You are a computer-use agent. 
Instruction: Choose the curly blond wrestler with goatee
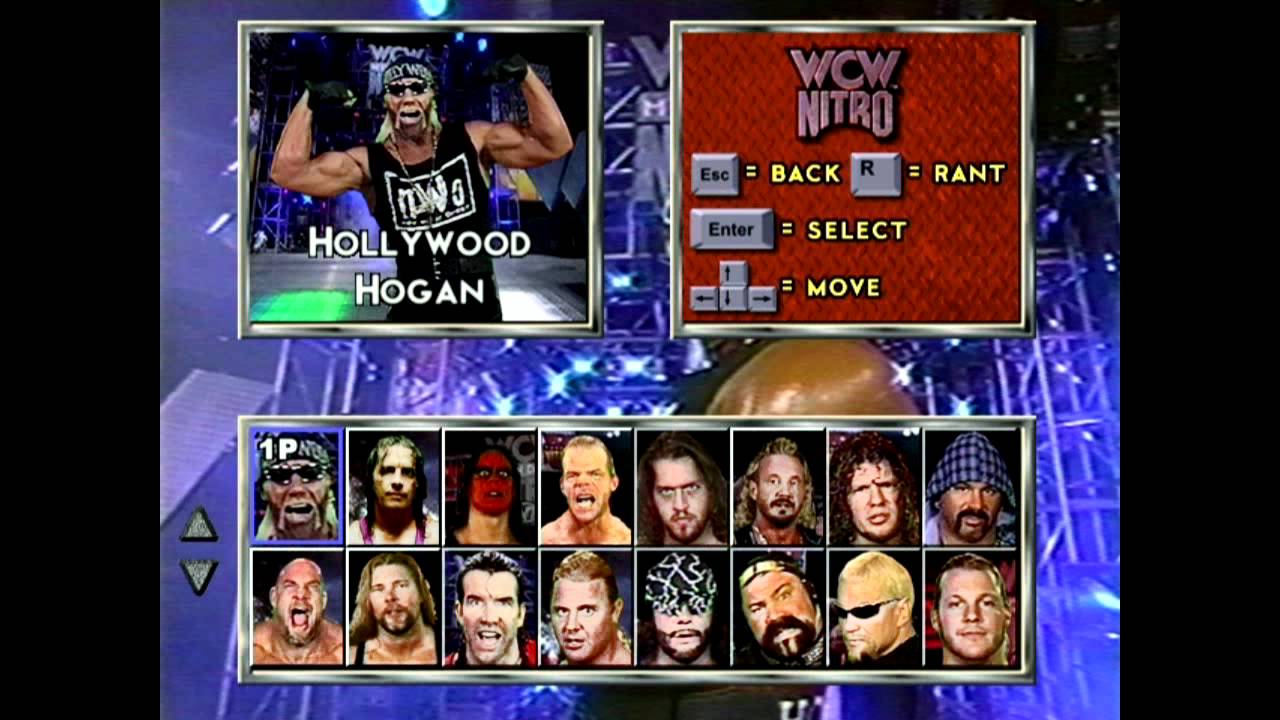(x=779, y=487)
